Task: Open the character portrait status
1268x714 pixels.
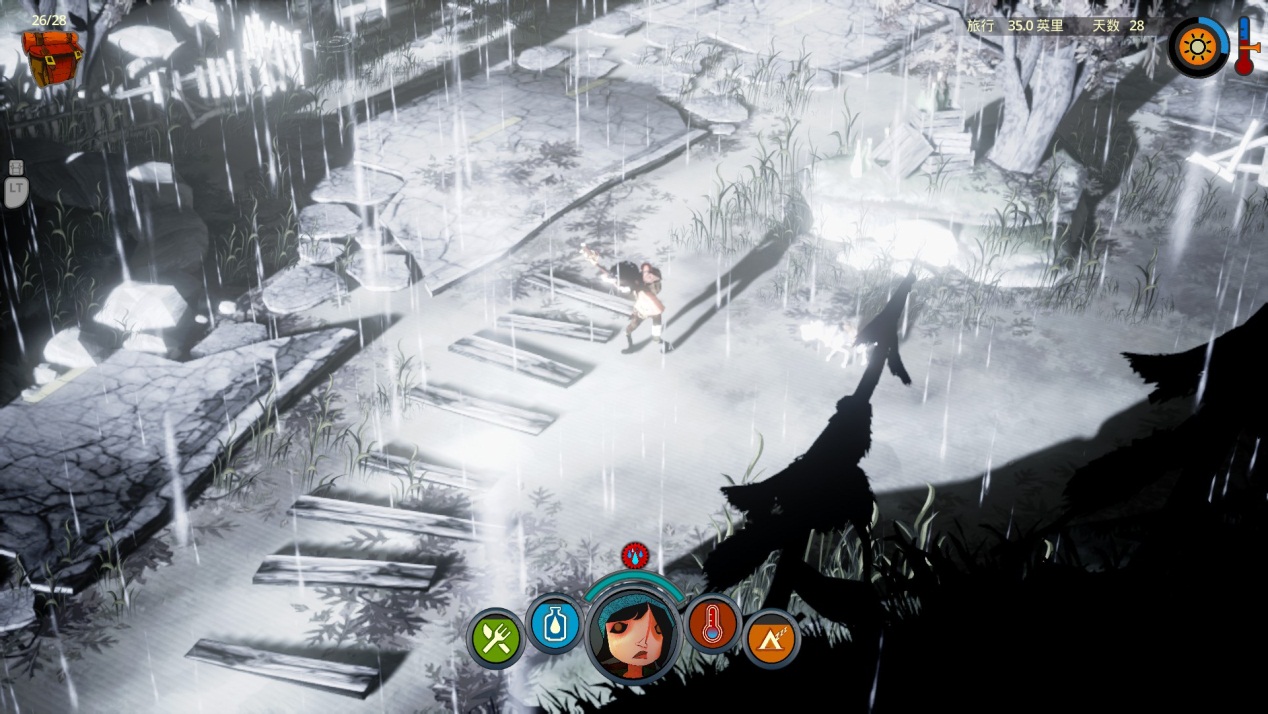Action: point(632,634)
